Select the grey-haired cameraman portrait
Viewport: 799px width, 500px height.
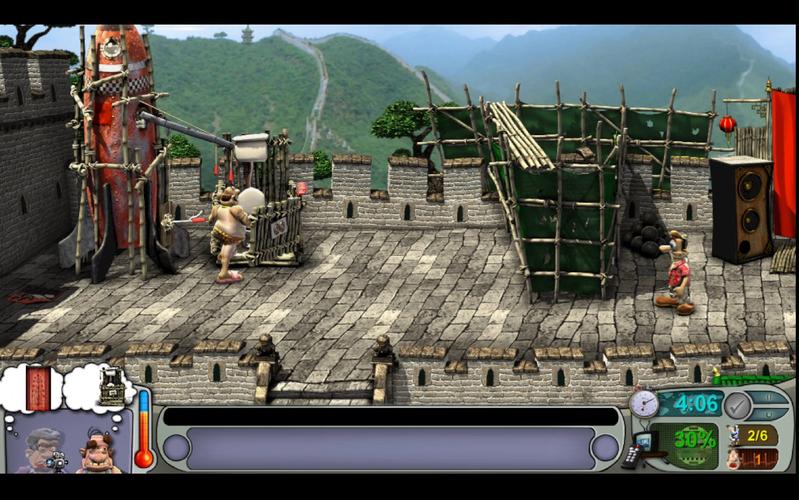[x=43, y=449]
